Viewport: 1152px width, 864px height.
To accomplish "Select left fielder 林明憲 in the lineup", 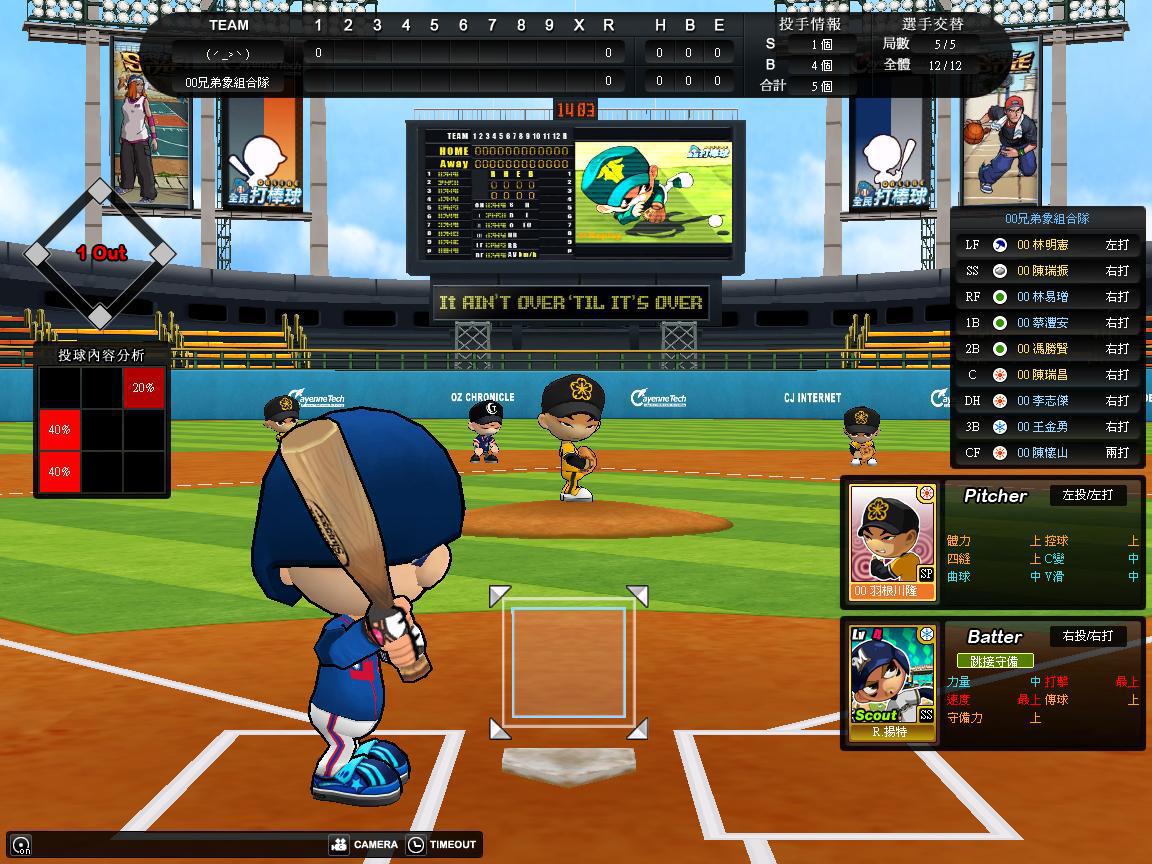I will click(x=1046, y=244).
